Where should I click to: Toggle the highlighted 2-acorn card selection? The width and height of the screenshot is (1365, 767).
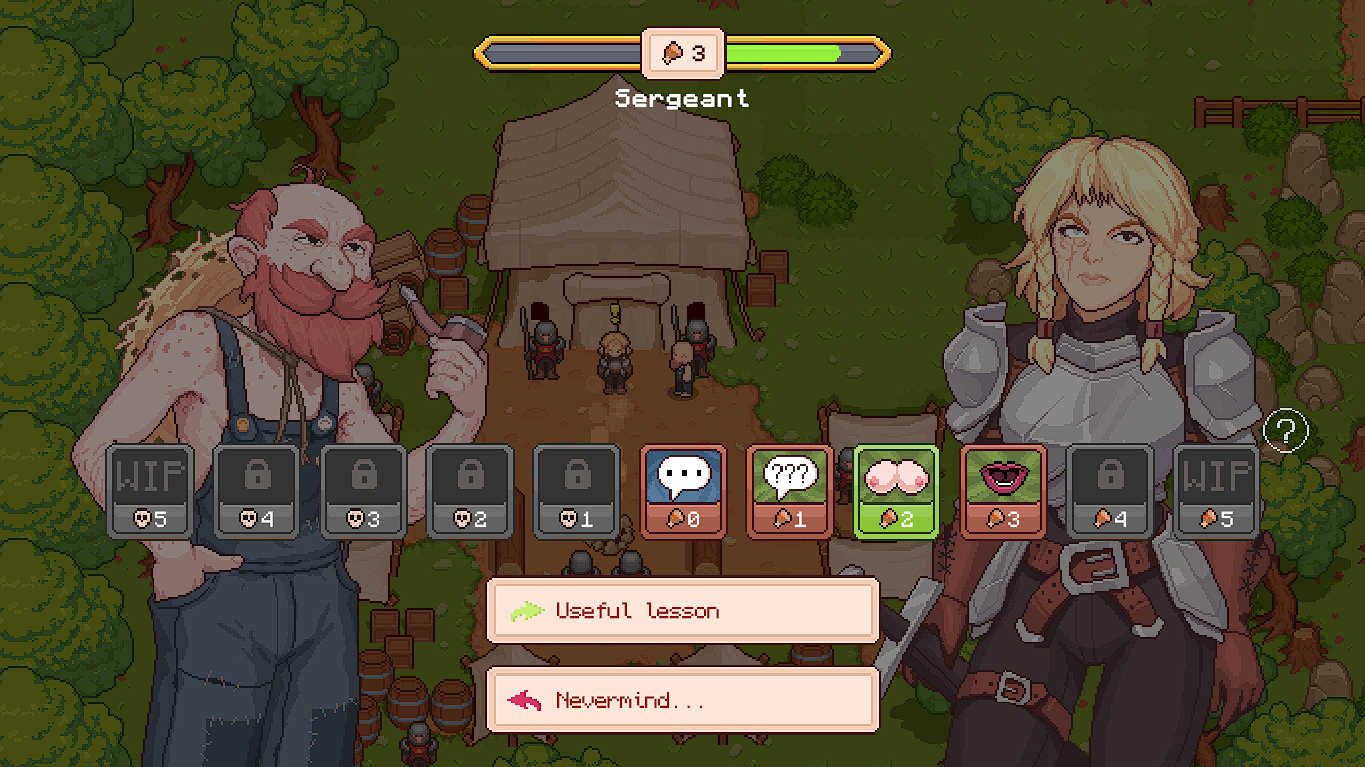[x=897, y=490]
